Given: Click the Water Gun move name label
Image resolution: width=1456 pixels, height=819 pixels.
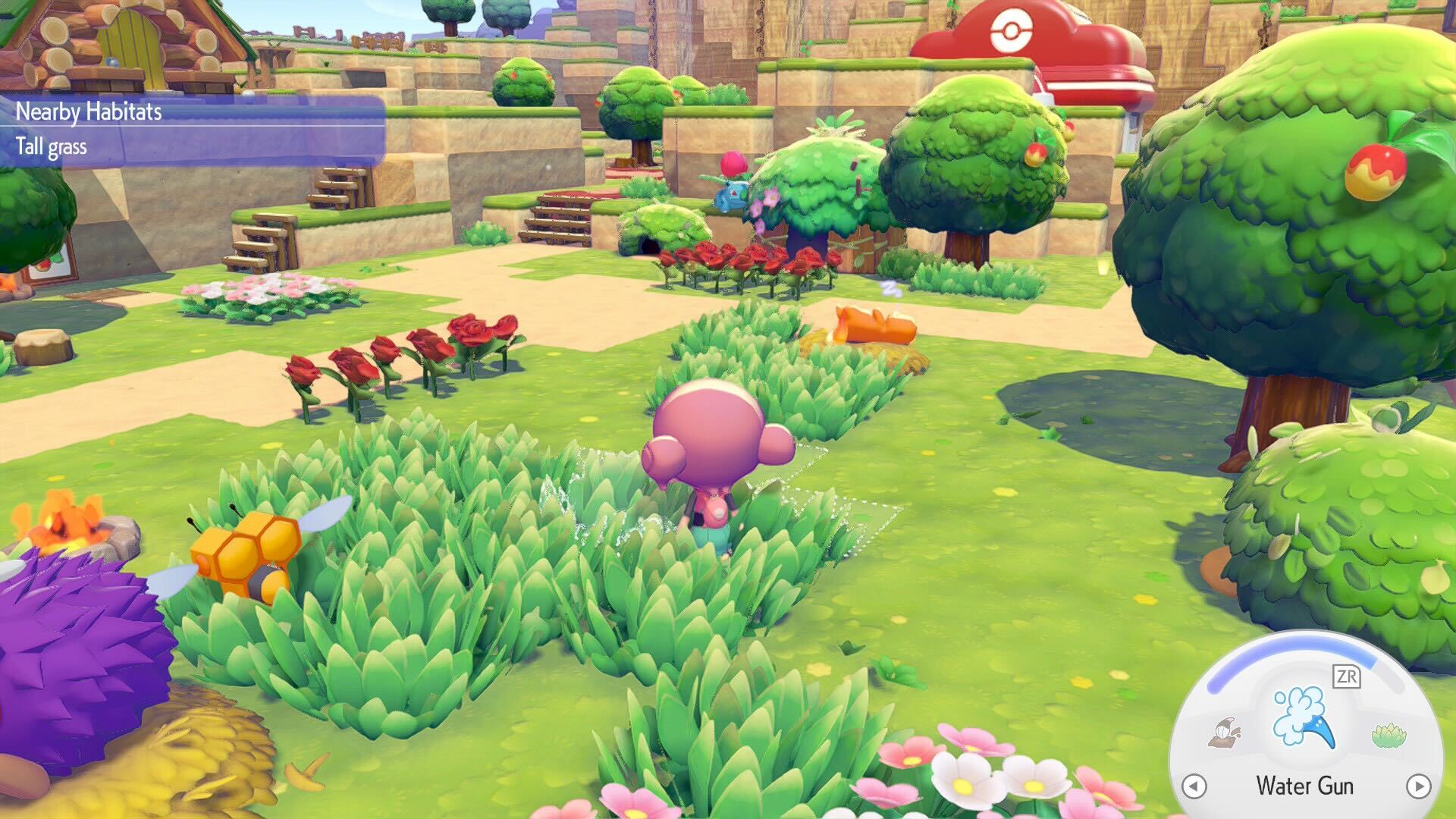Looking at the screenshot, I should [x=1304, y=786].
